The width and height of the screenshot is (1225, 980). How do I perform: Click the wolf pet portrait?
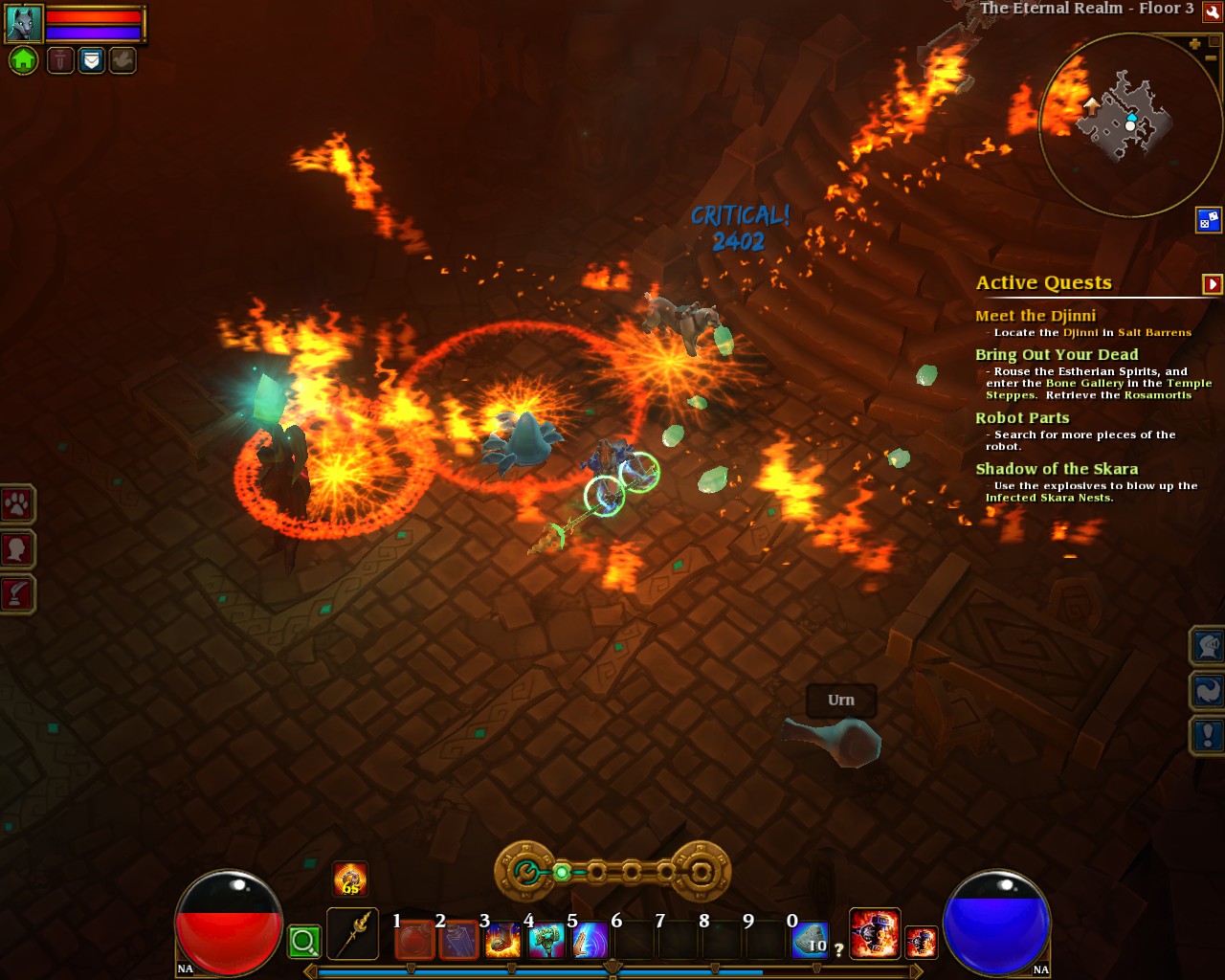(x=23, y=23)
